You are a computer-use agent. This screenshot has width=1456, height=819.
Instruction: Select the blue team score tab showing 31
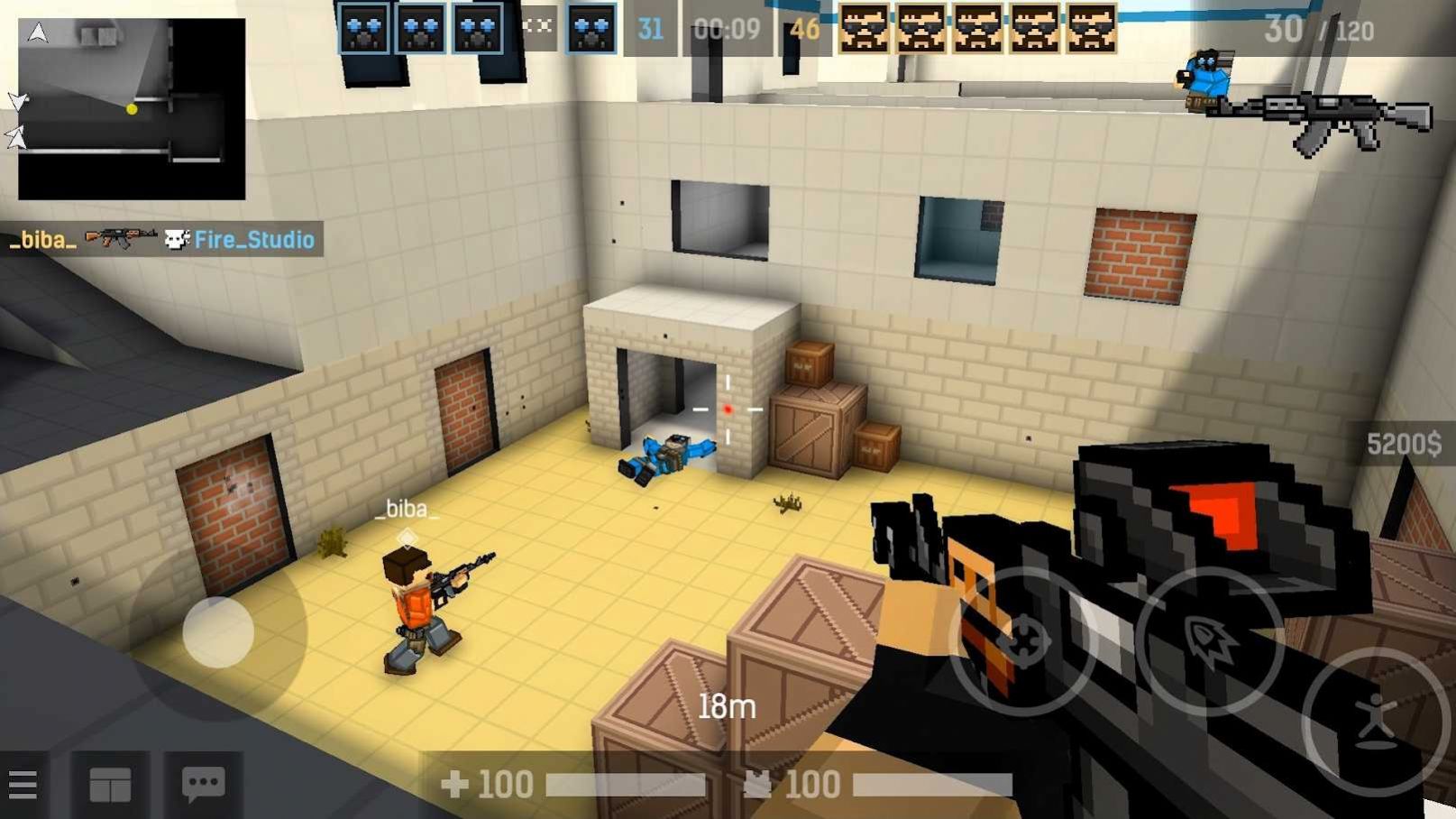click(x=651, y=29)
